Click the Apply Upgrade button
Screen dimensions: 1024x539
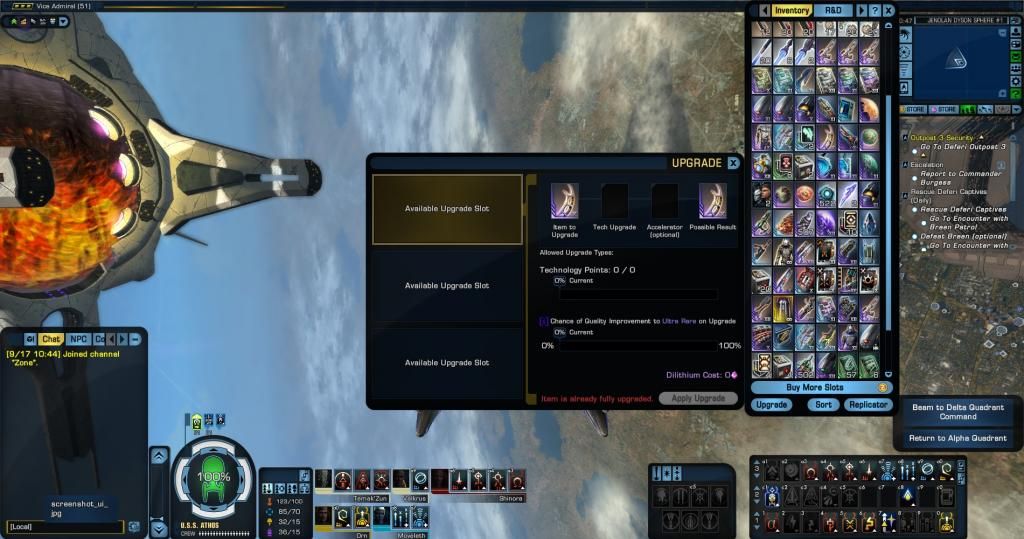coord(698,398)
